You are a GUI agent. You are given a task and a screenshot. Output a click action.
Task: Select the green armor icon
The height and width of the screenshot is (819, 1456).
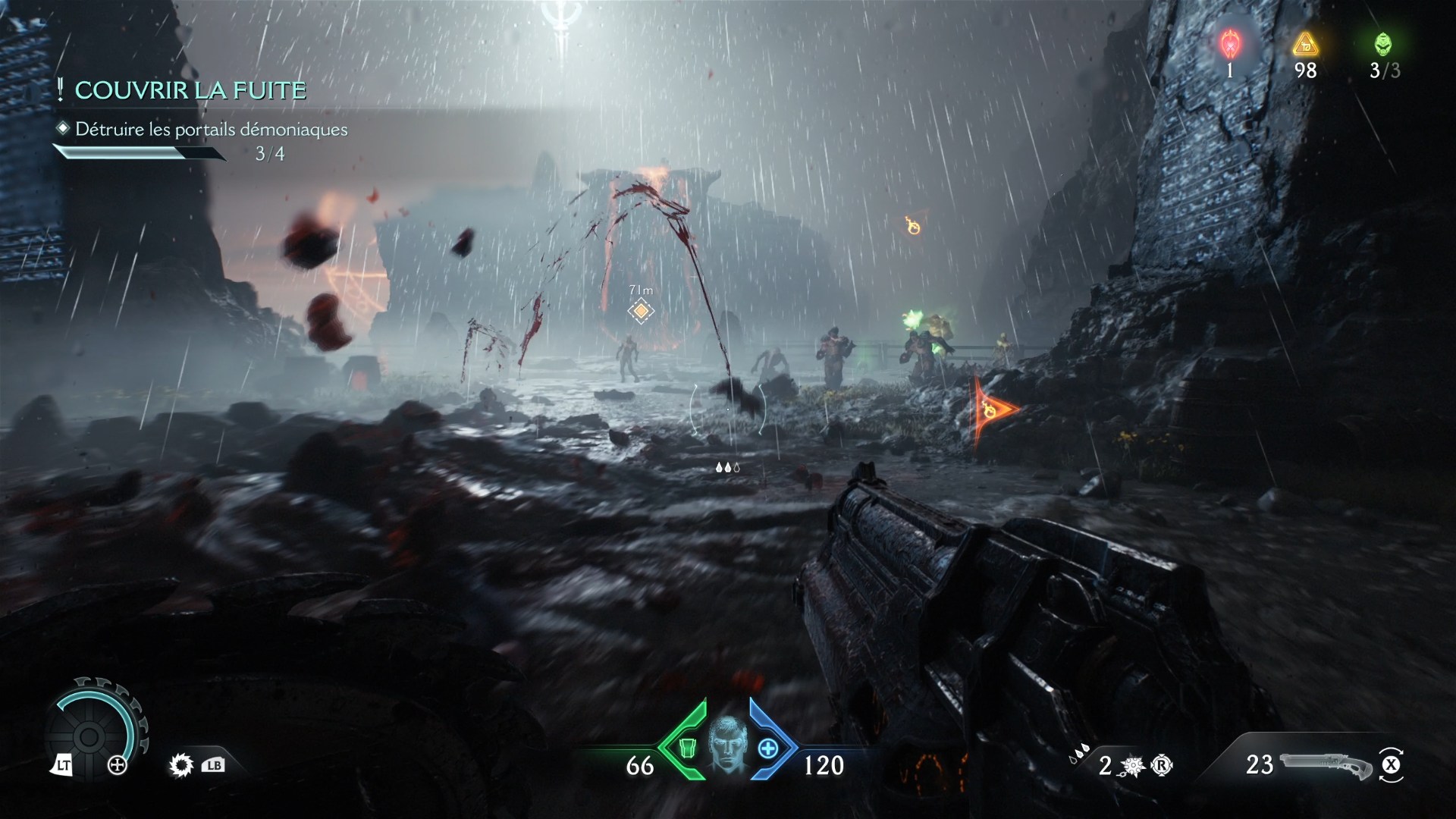(688, 748)
